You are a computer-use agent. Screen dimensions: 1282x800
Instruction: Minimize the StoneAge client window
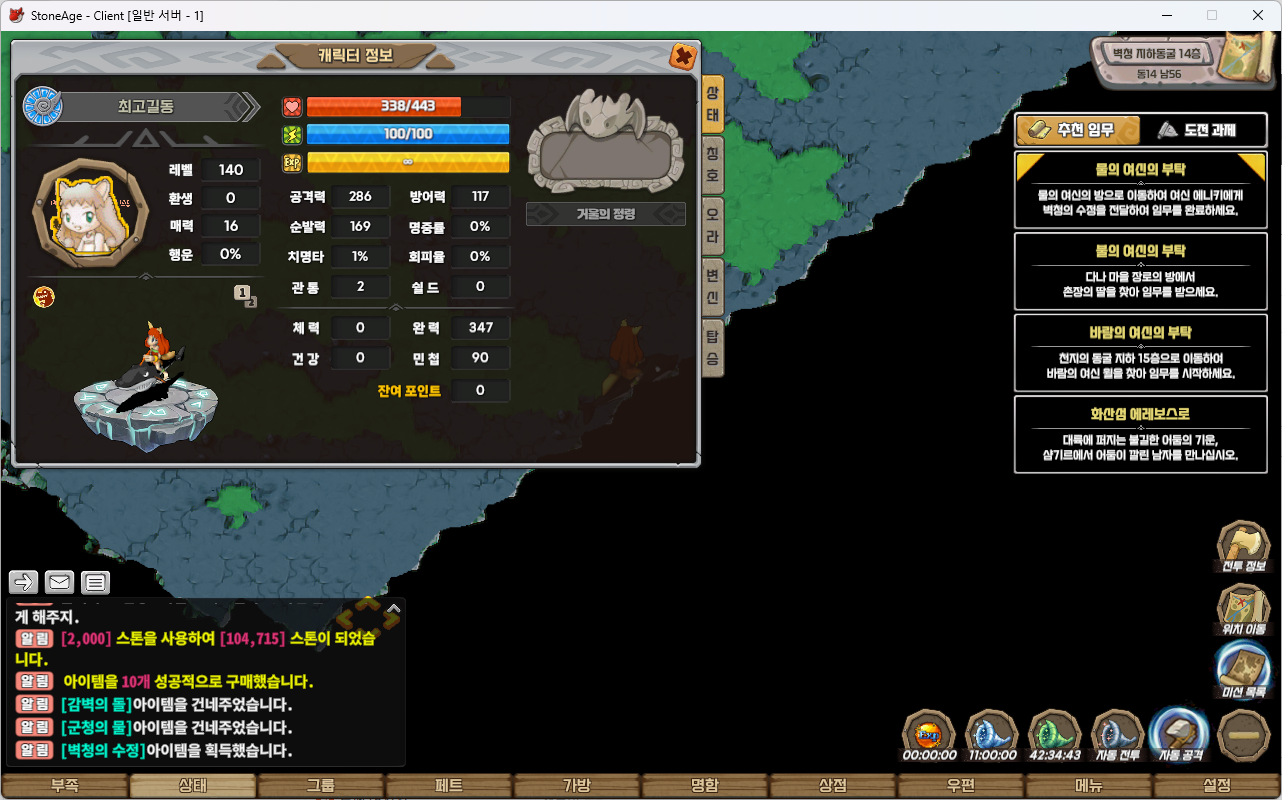click(1167, 15)
